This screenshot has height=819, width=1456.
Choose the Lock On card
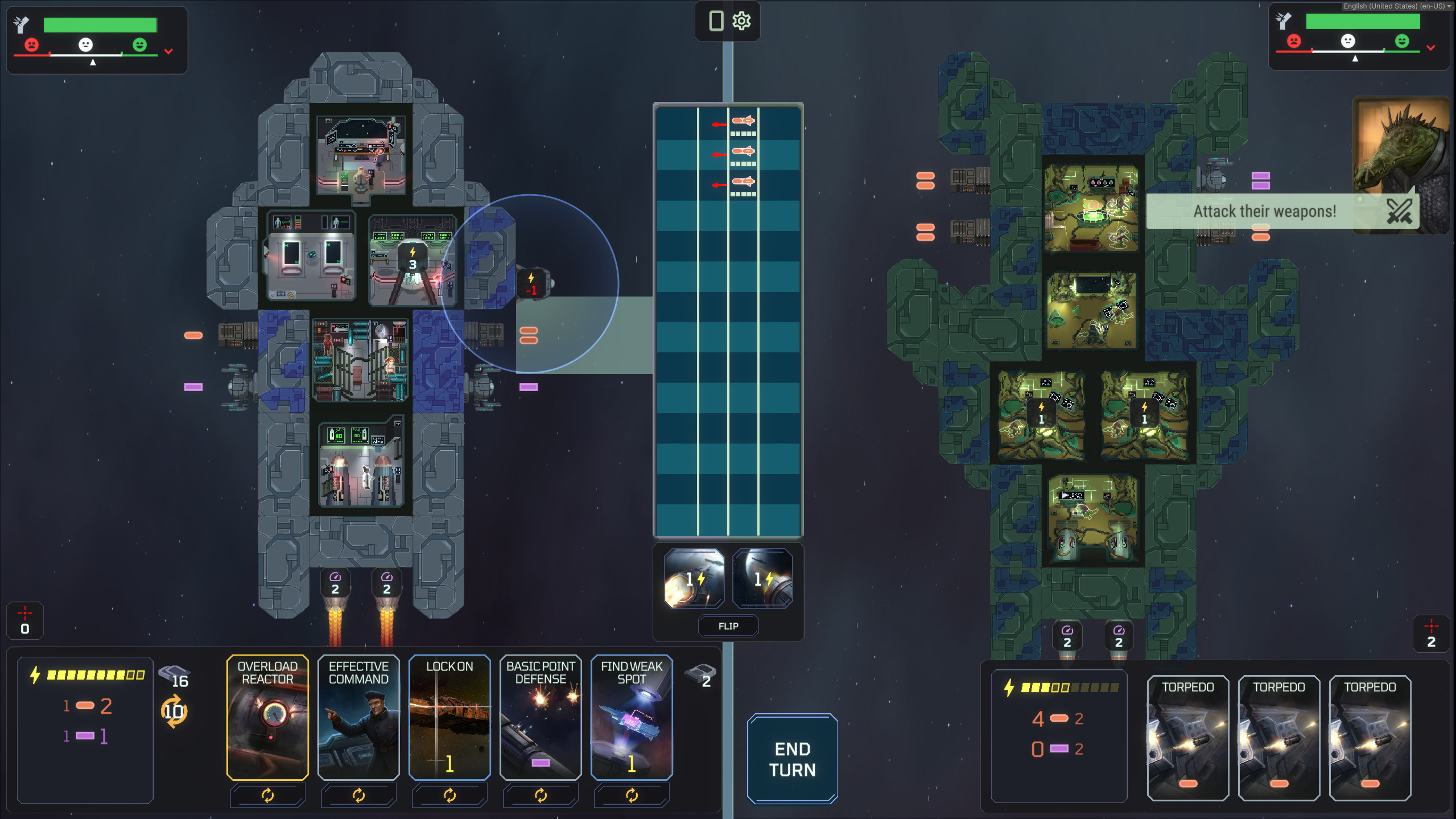449,717
